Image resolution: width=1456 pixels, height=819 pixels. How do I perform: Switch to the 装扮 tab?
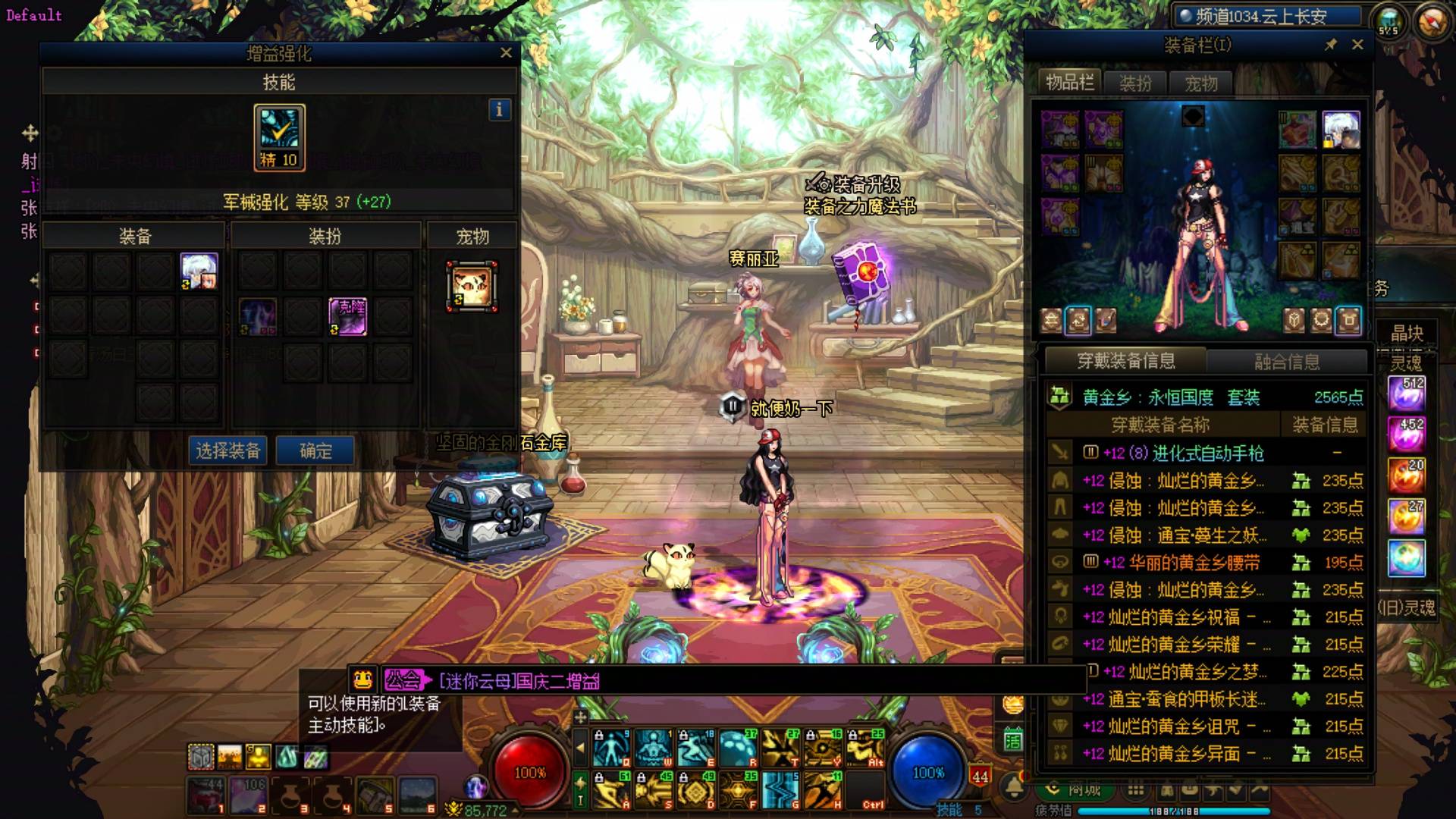tap(1135, 83)
